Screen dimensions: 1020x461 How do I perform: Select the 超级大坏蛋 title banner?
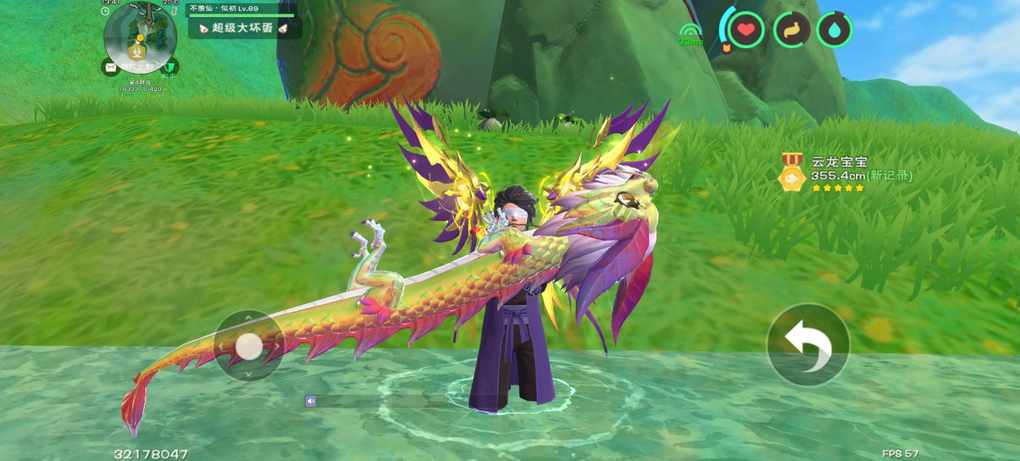tap(245, 29)
